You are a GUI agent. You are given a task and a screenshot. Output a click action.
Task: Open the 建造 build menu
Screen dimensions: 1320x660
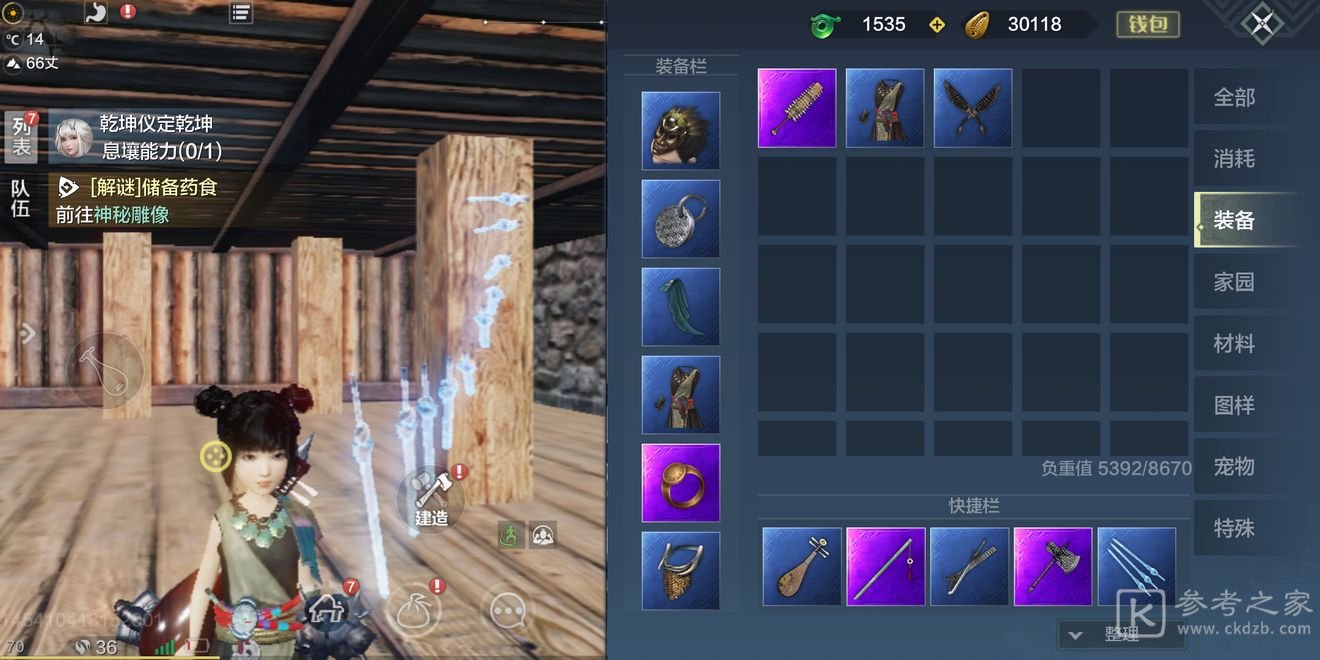pos(431,498)
